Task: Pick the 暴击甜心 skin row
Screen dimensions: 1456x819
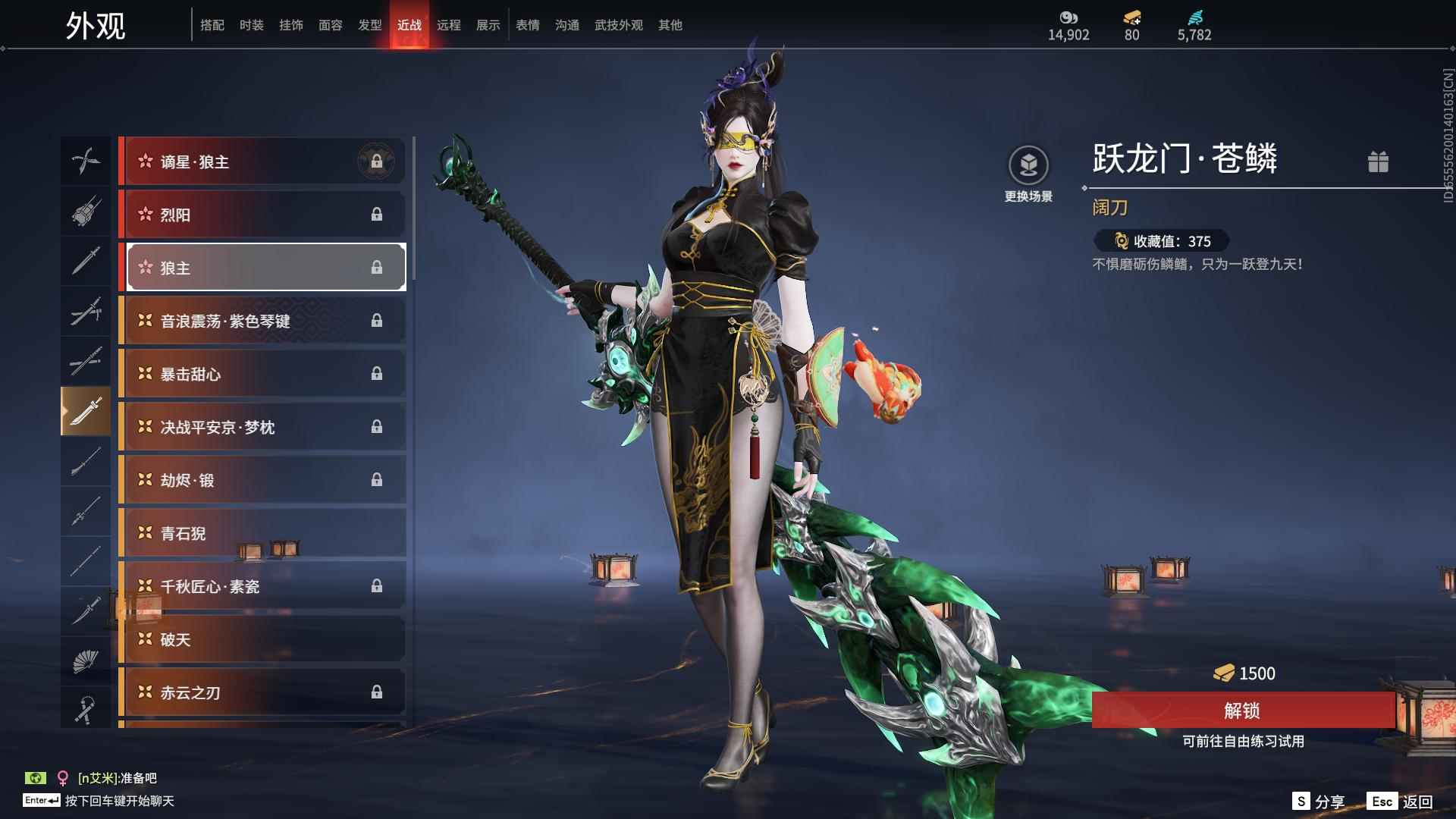Action: pos(262,374)
